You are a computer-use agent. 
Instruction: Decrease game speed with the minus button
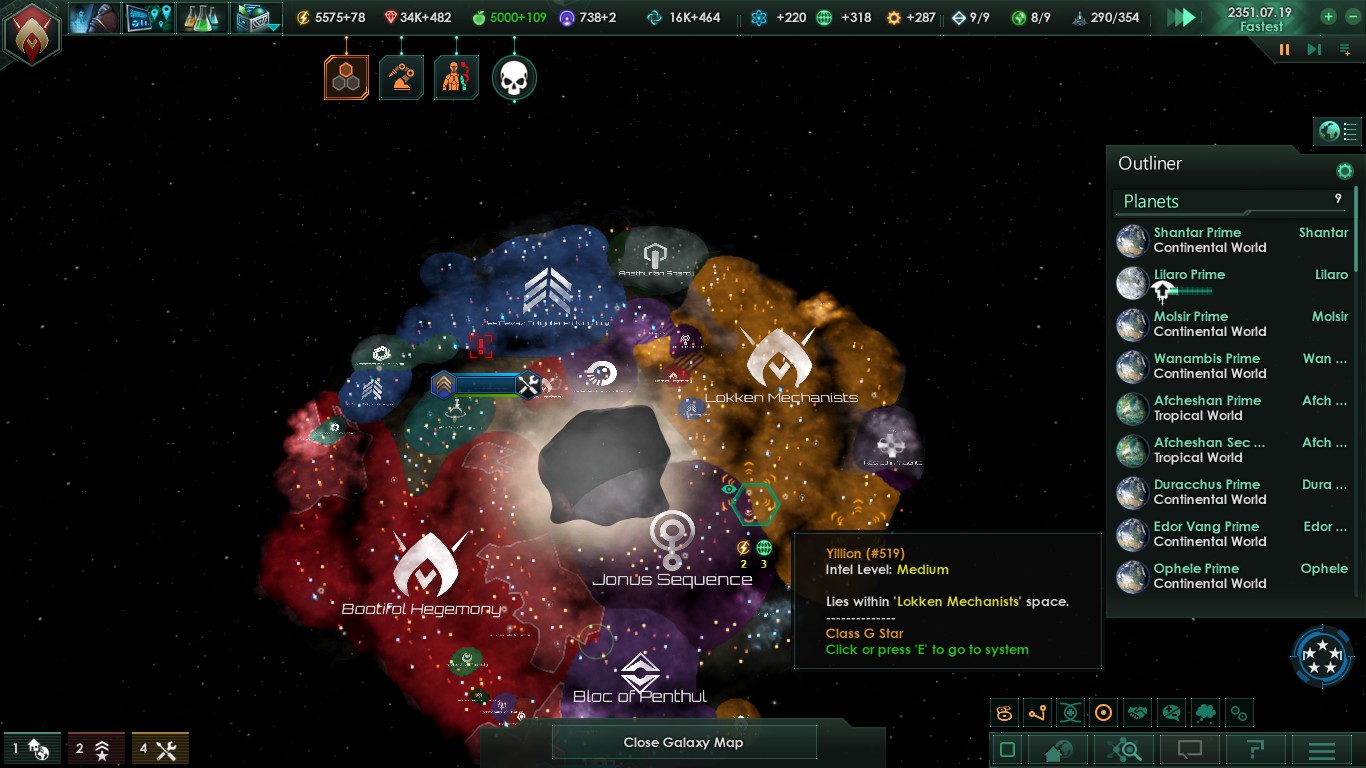tap(1350, 16)
